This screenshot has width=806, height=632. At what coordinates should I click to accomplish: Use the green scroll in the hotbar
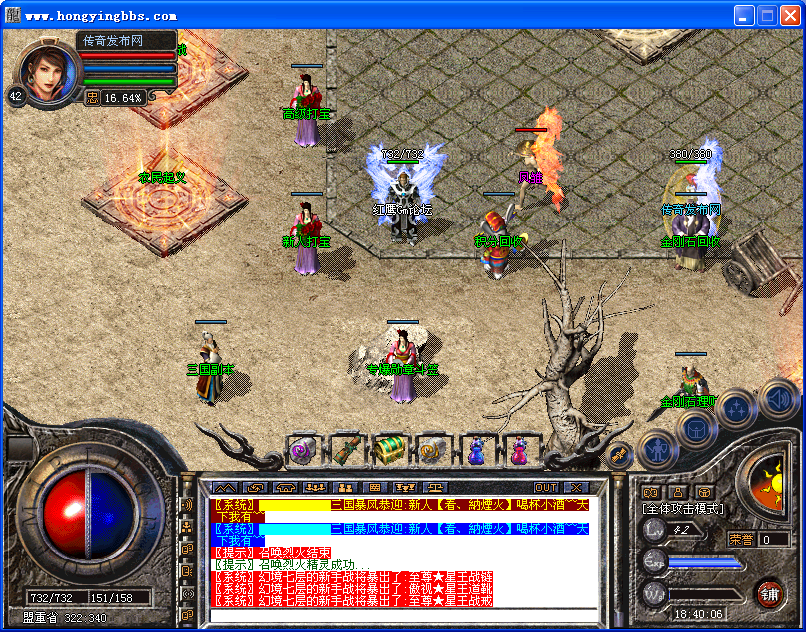pos(345,451)
